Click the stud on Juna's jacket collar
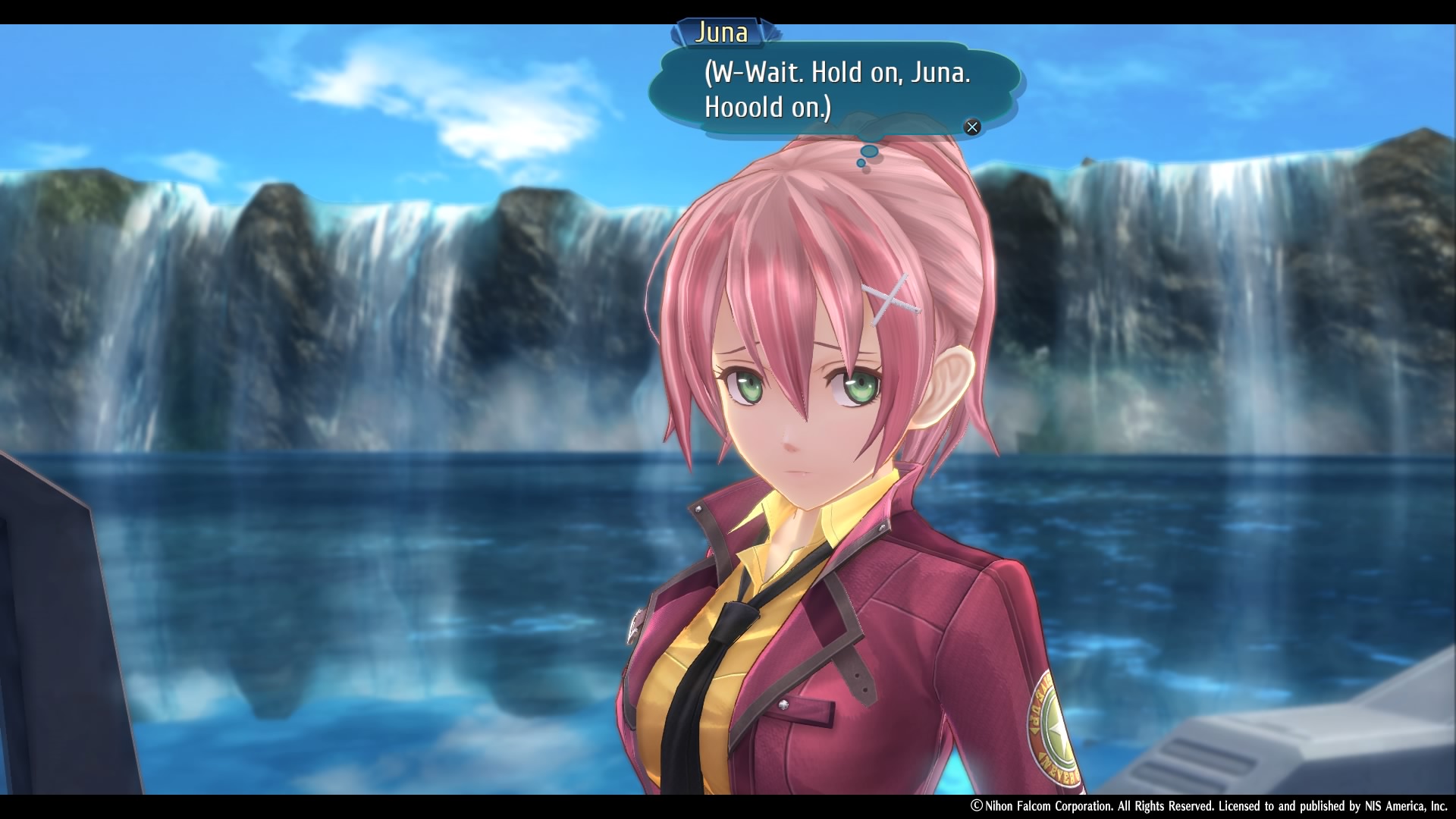The height and width of the screenshot is (819, 1456). pos(698,509)
